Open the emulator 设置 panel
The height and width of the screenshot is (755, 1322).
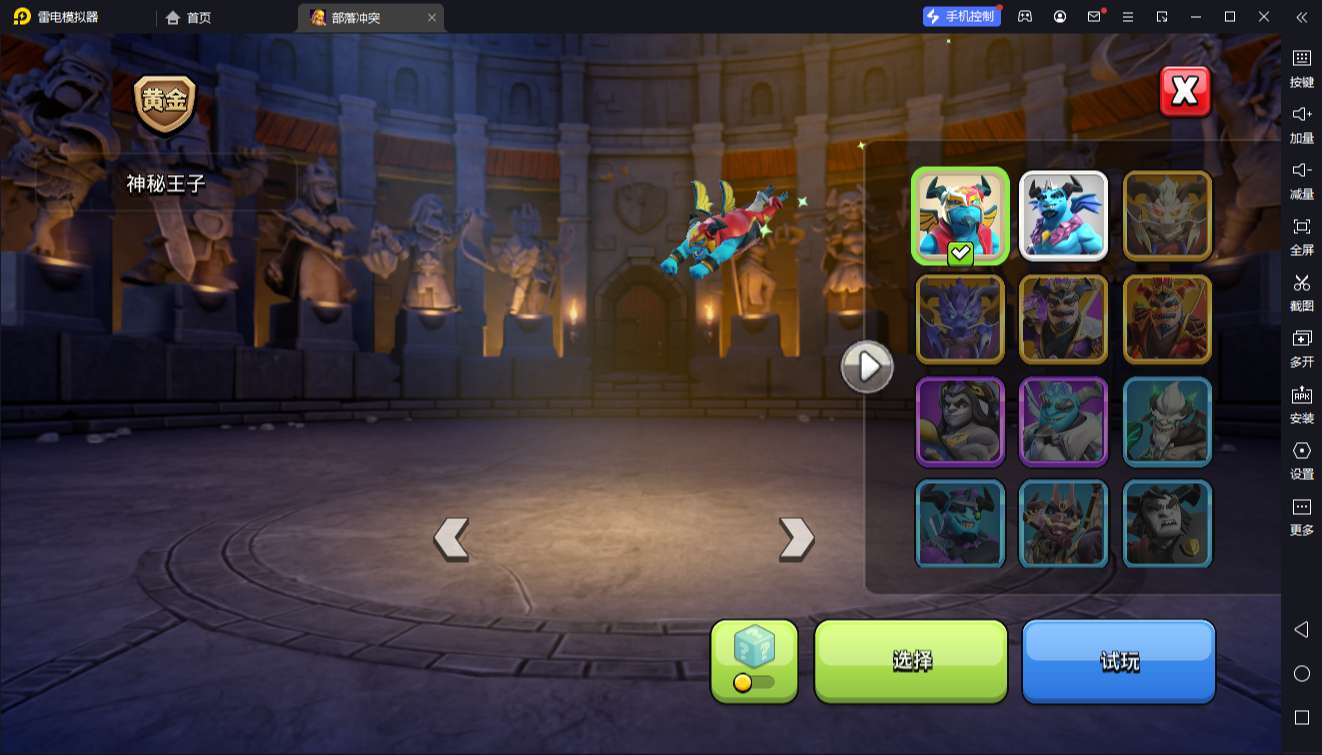(1301, 459)
